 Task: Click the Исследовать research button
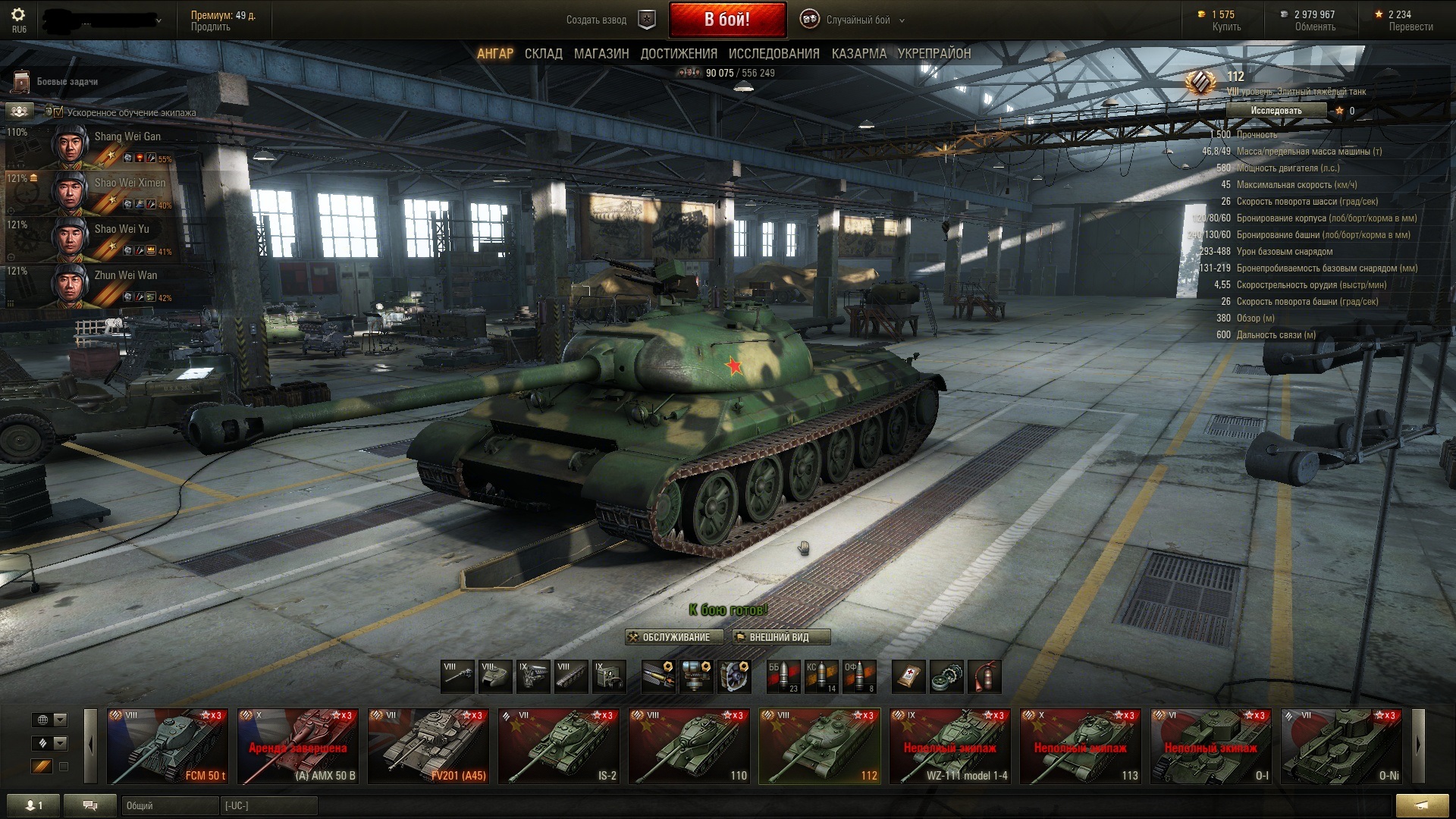pyautogui.click(x=1276, y=111)
